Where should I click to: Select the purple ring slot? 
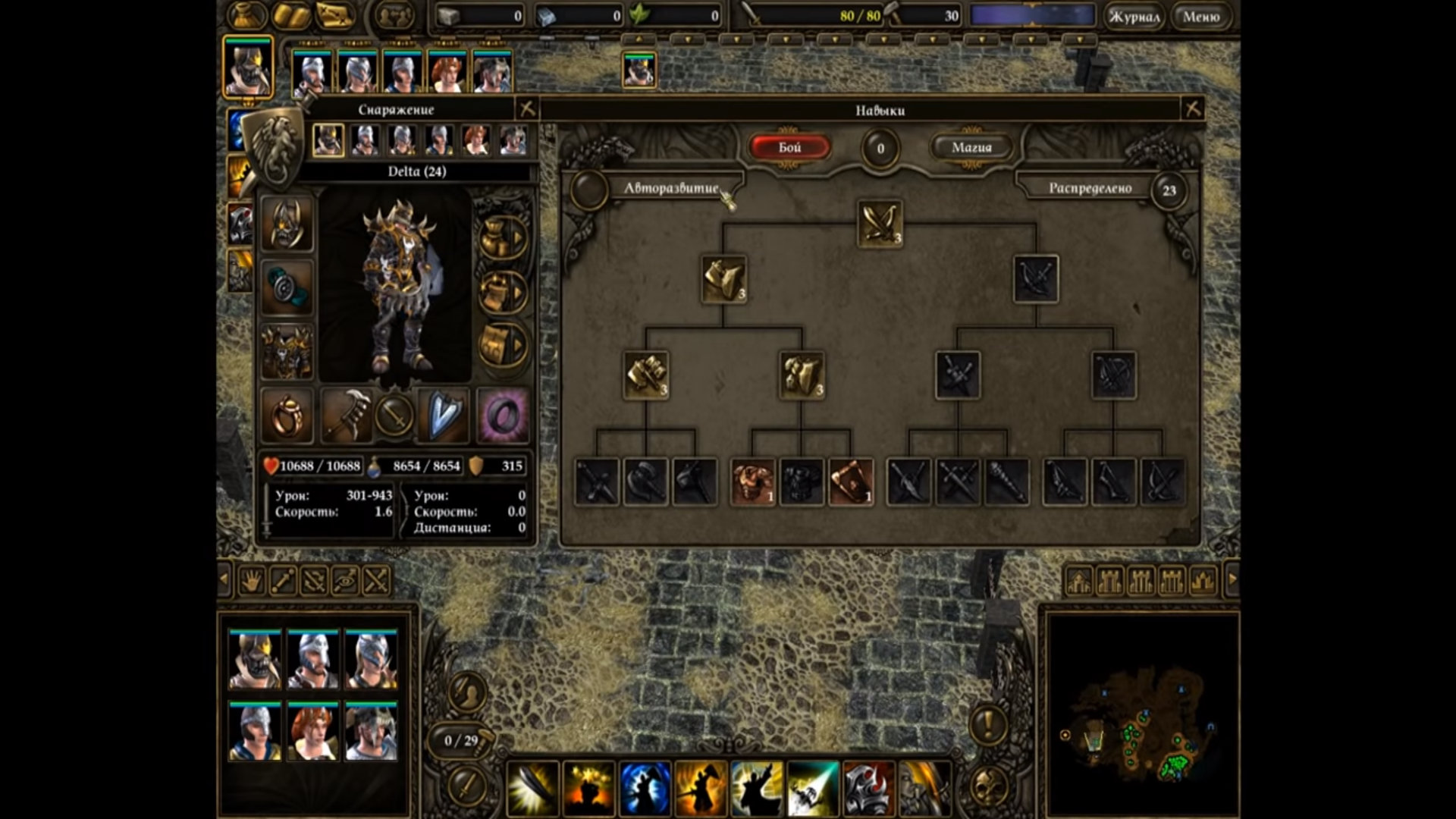click(x=503, y=415)
